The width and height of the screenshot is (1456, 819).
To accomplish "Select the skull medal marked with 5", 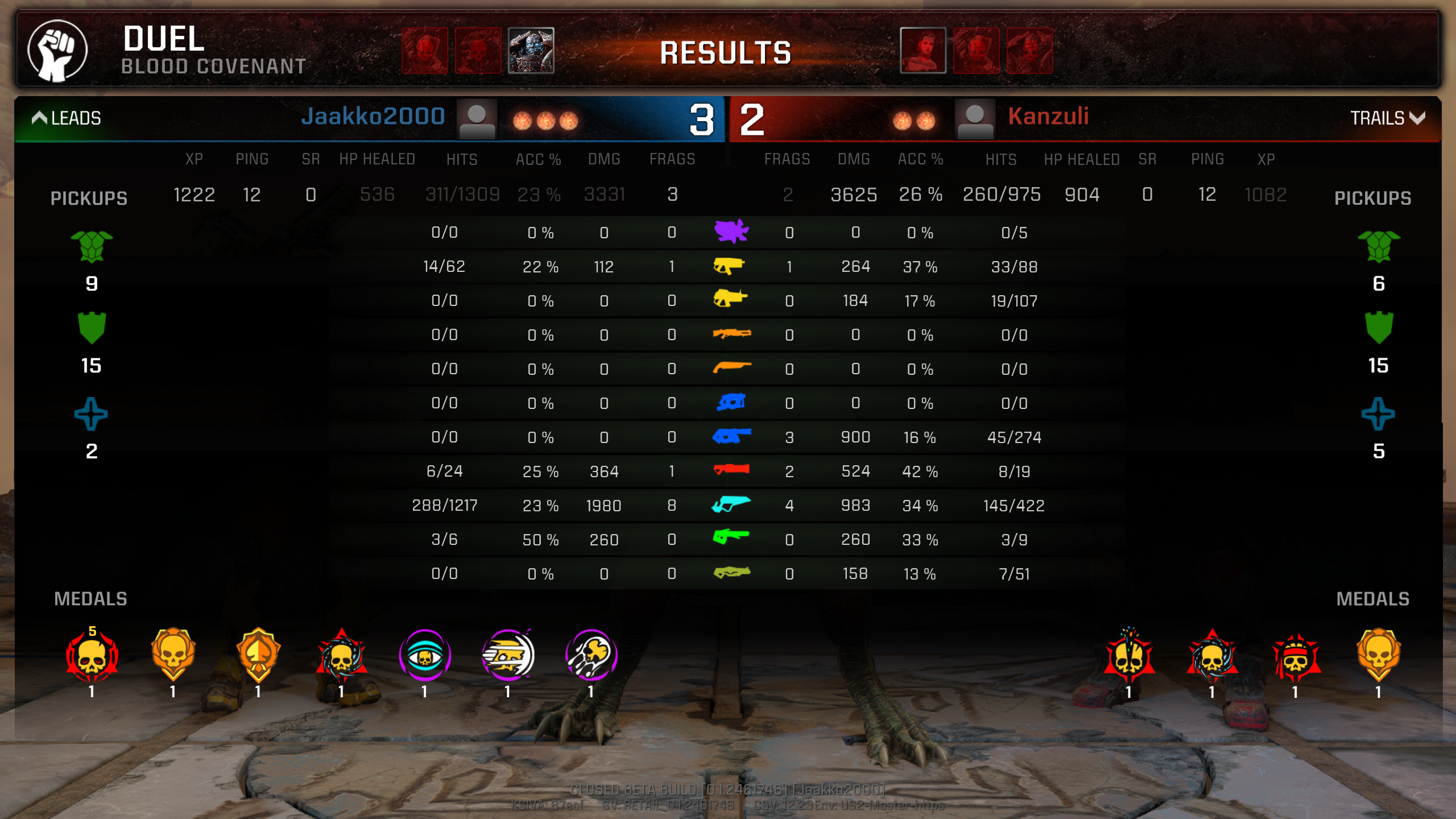I will pos(92,656).
